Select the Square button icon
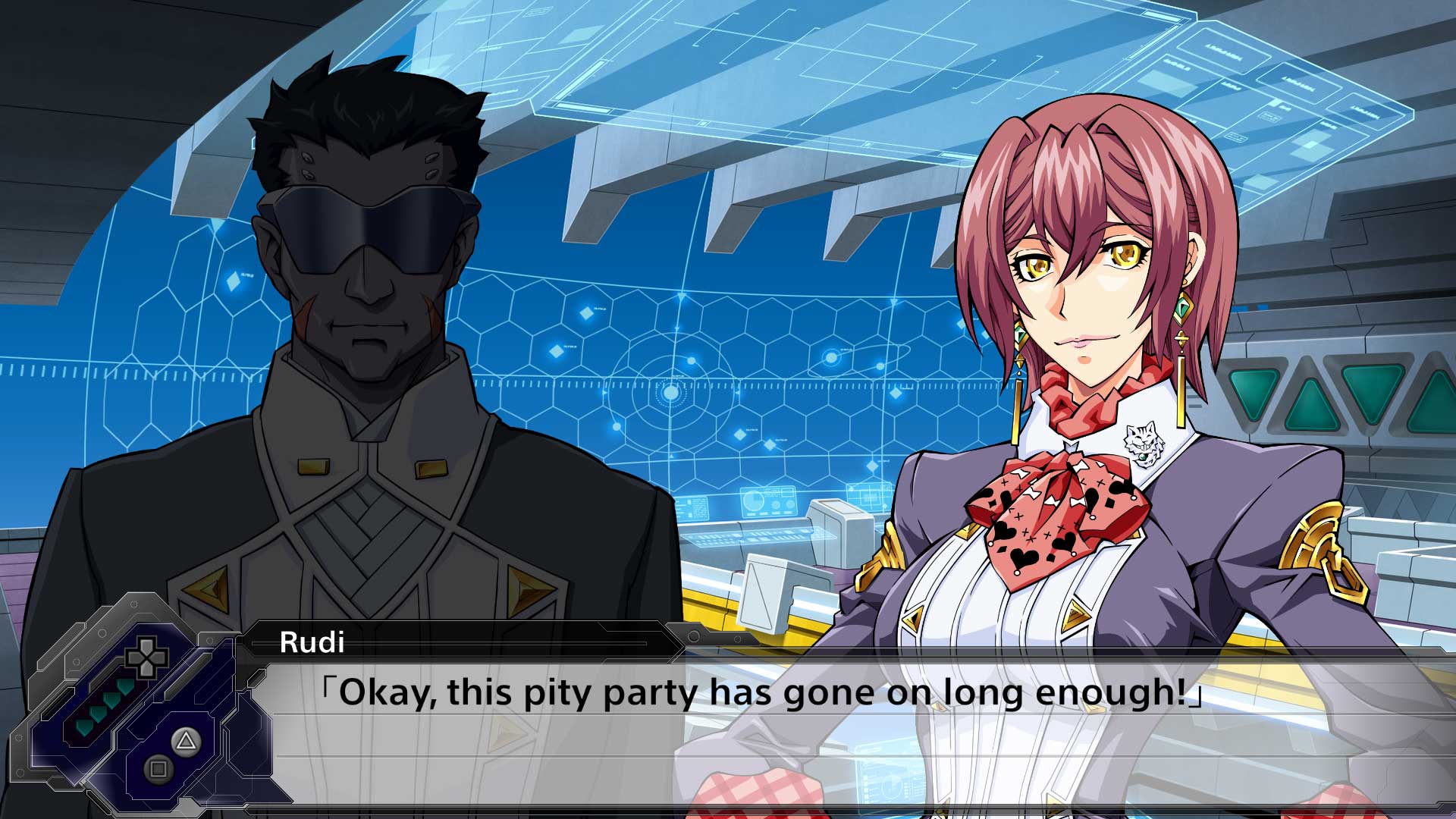This screenshot has width=1456, height=819. point(158,768)
